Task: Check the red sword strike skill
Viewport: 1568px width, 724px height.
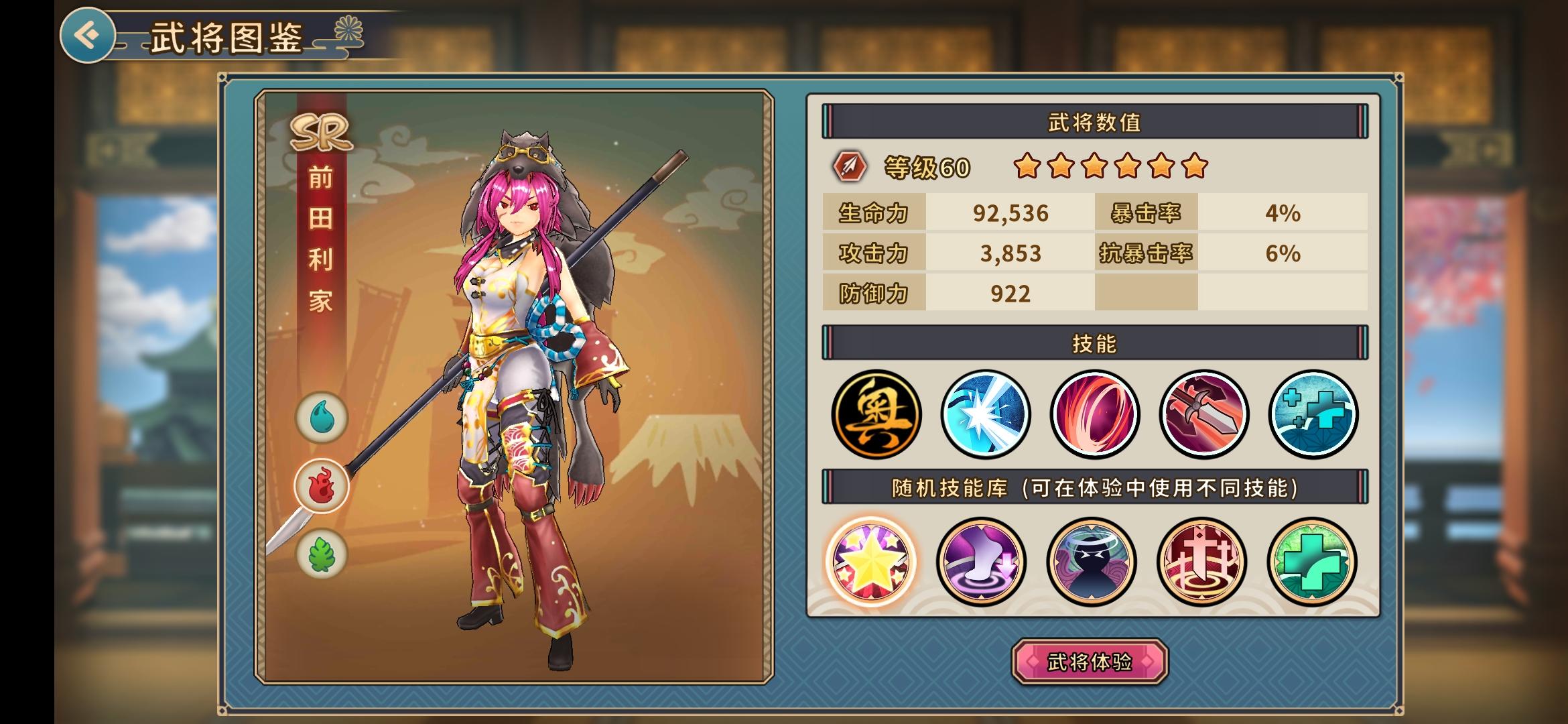Action: click(1203, 414)
